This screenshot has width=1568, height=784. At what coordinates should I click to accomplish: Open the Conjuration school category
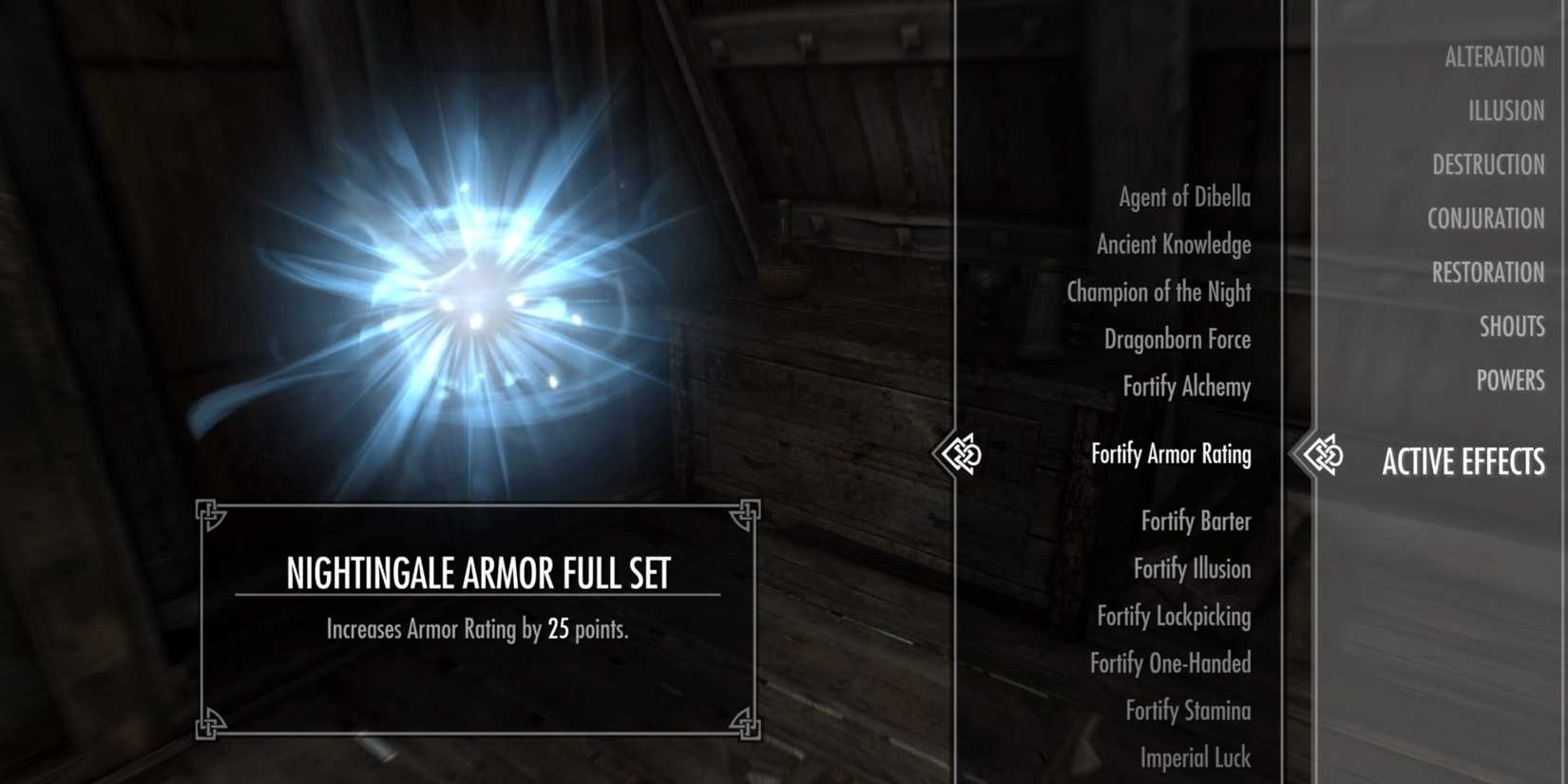click(x=1485, y=219)
